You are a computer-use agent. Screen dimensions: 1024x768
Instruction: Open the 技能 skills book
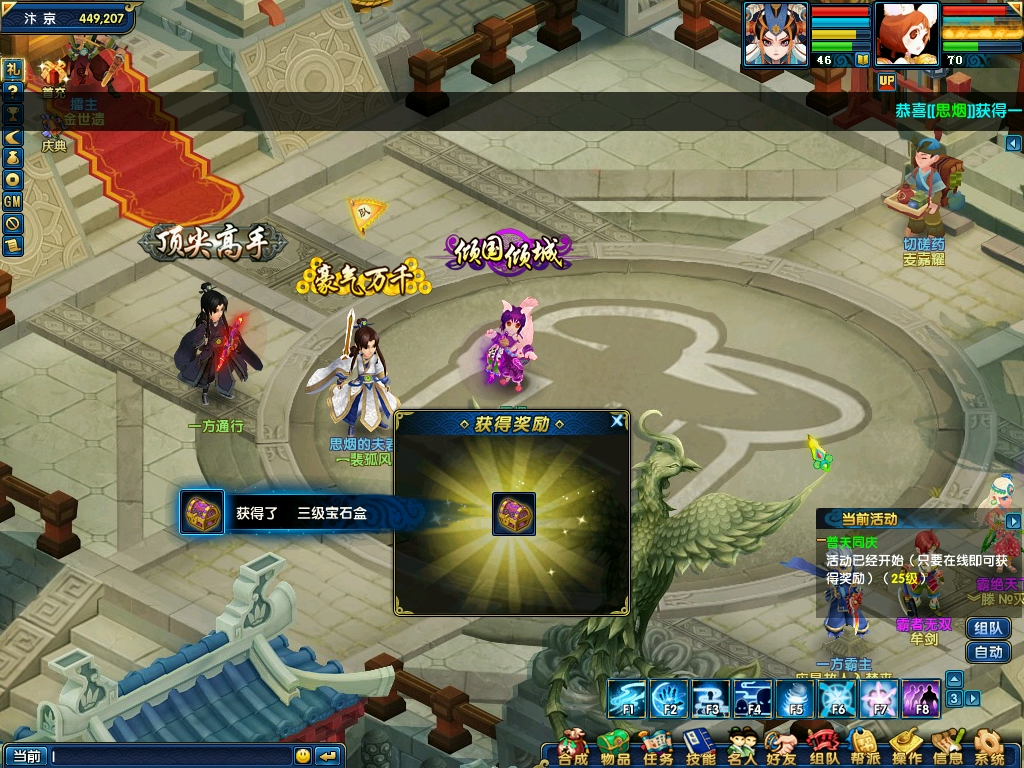point(699,748)
